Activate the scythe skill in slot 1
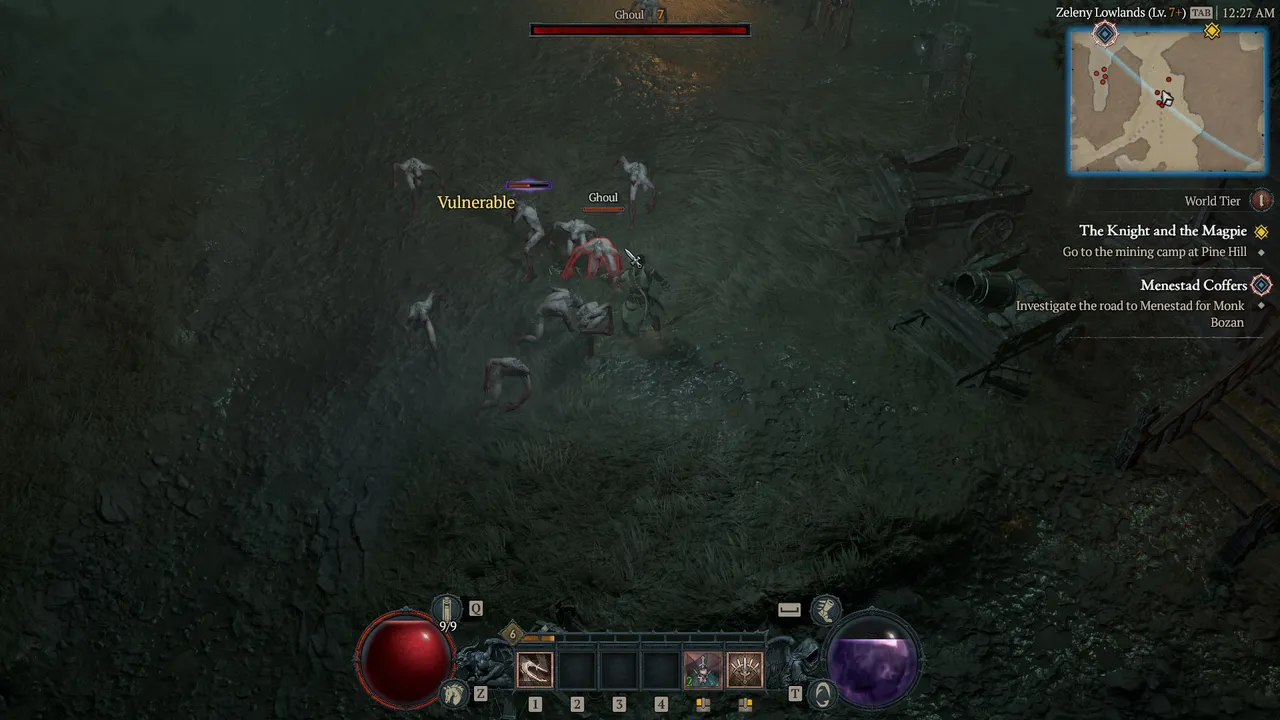 (535, 670)
